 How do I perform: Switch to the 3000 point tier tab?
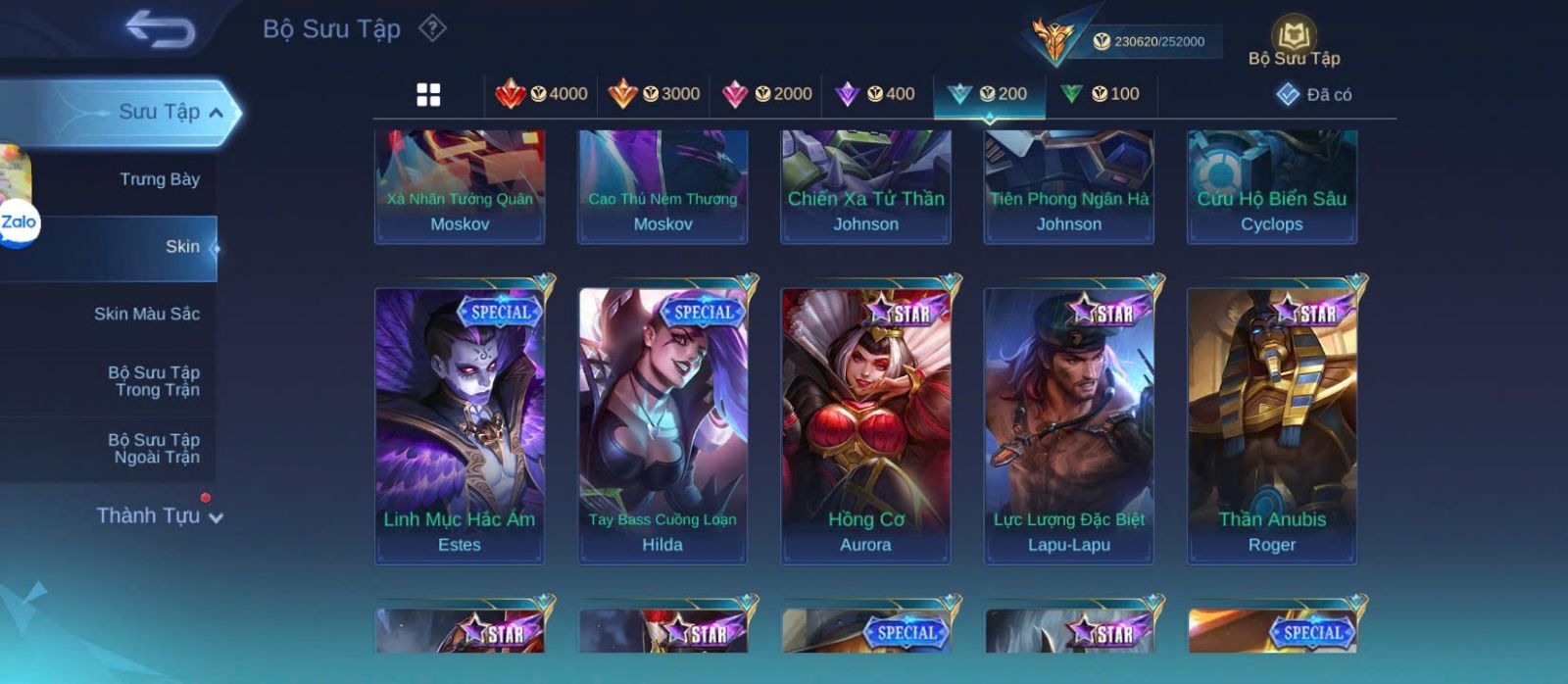tap(654, 94)
